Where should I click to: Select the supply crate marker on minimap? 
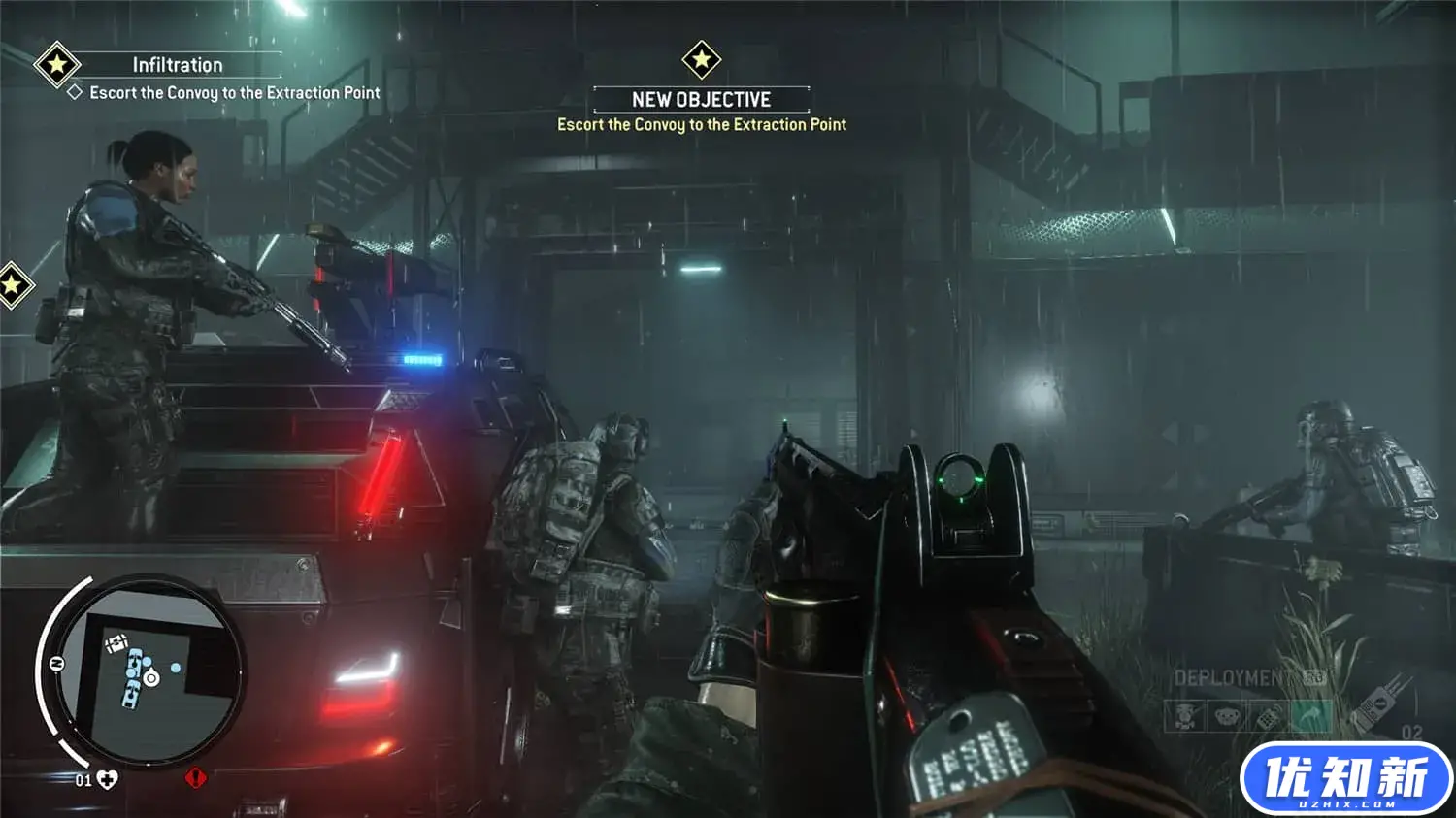pyautogui.click(x=117, y=641)
